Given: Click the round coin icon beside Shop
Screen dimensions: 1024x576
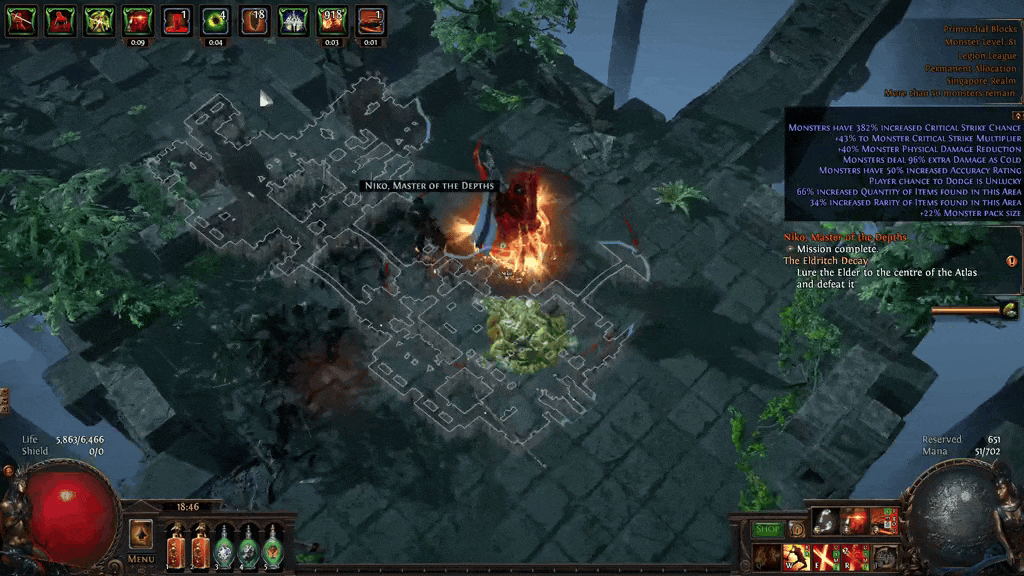Looking at the screenshot, I should point(797,528).
